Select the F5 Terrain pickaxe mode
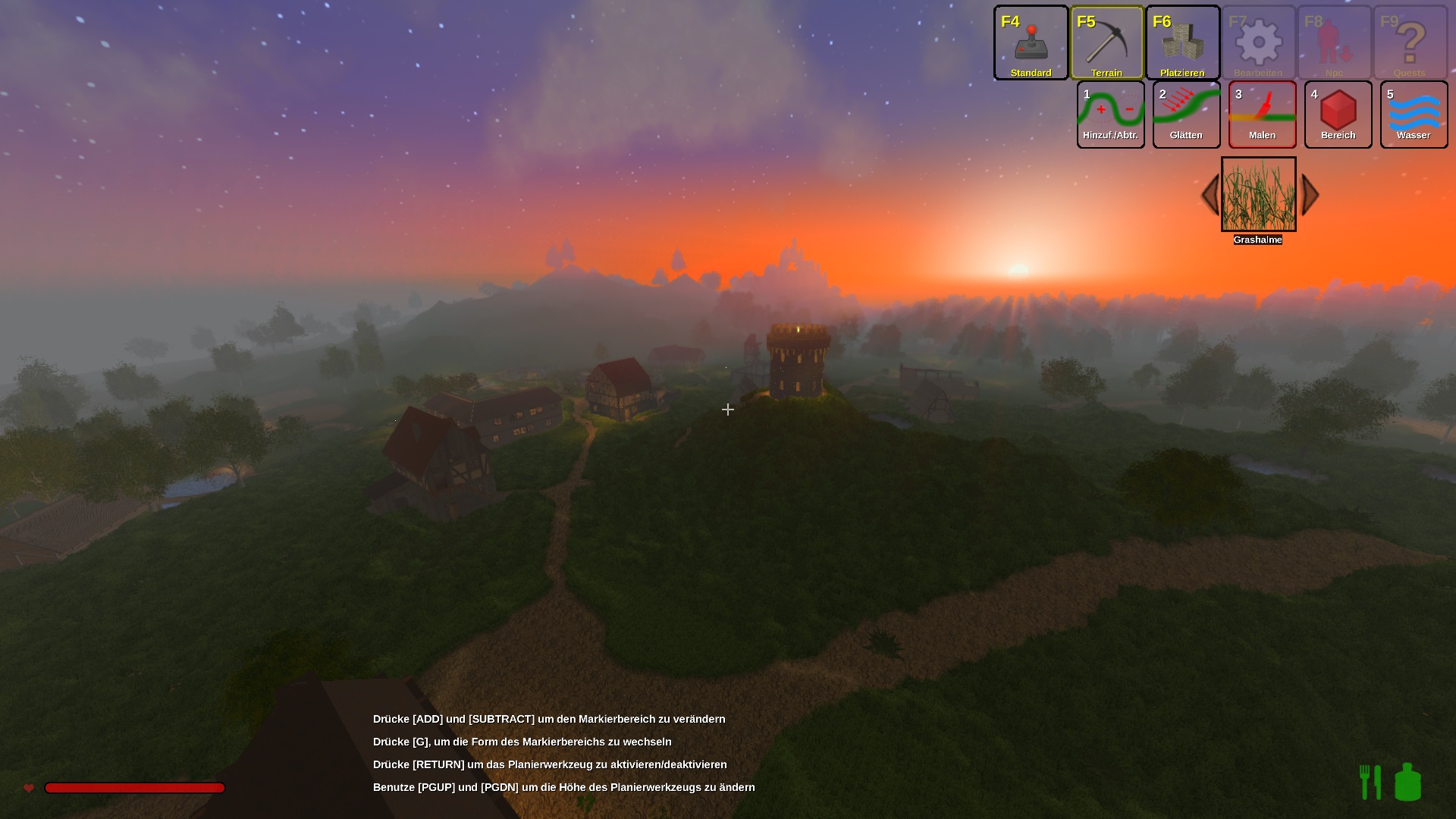 click(x=1106, y=42)
